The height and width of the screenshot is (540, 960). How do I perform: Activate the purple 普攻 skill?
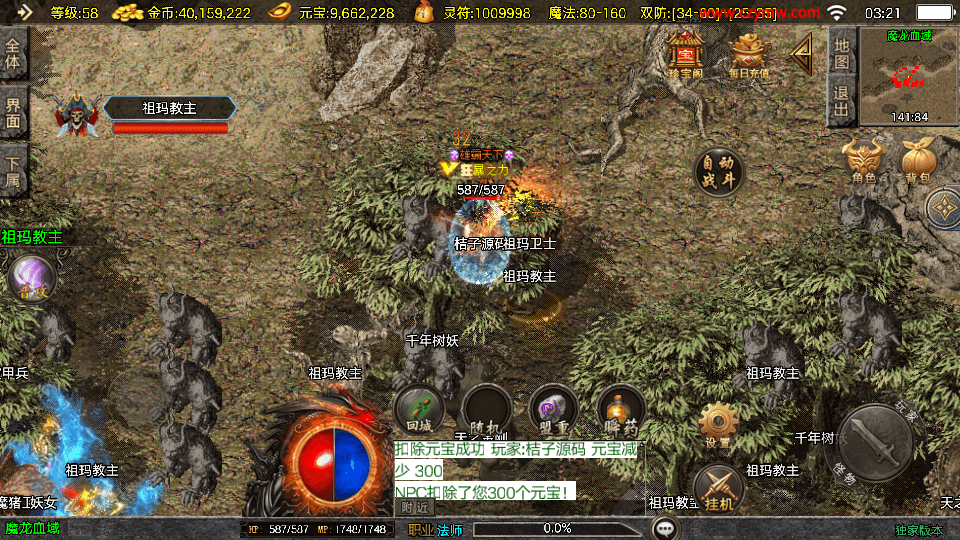[x=32, y=278]
